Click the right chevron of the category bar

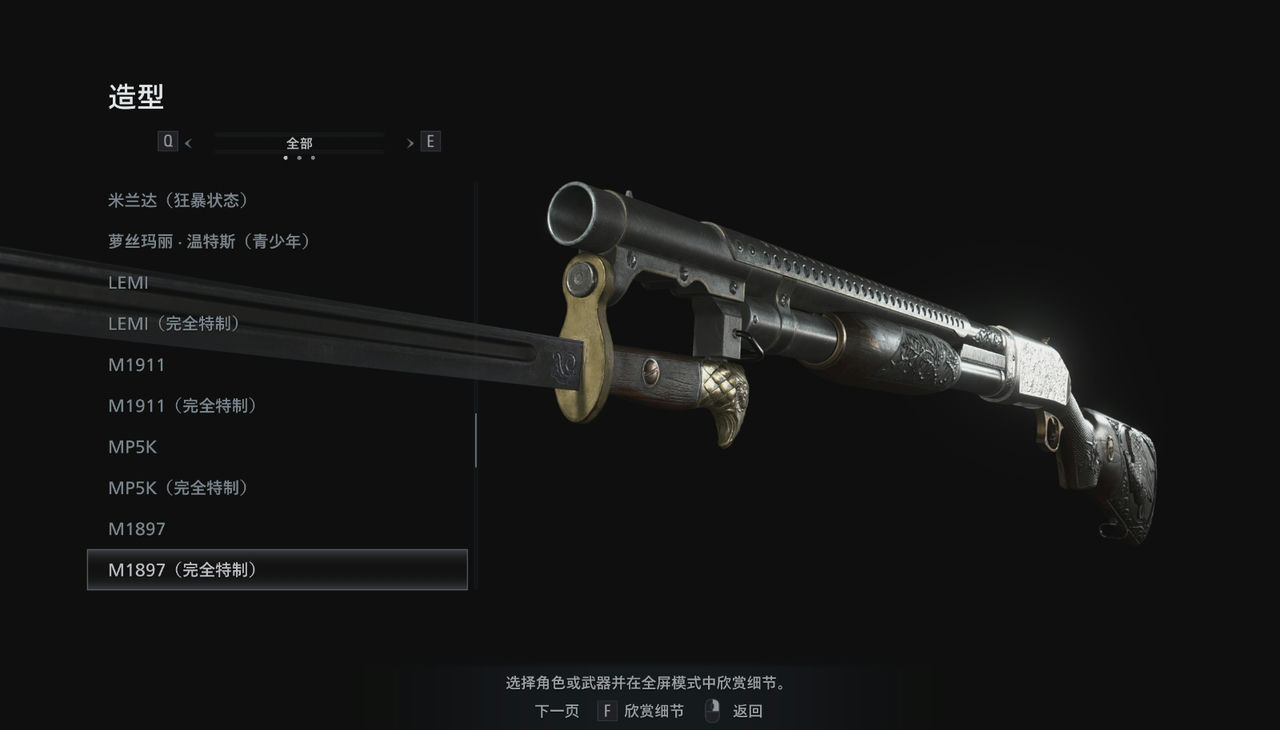[410, 141]
